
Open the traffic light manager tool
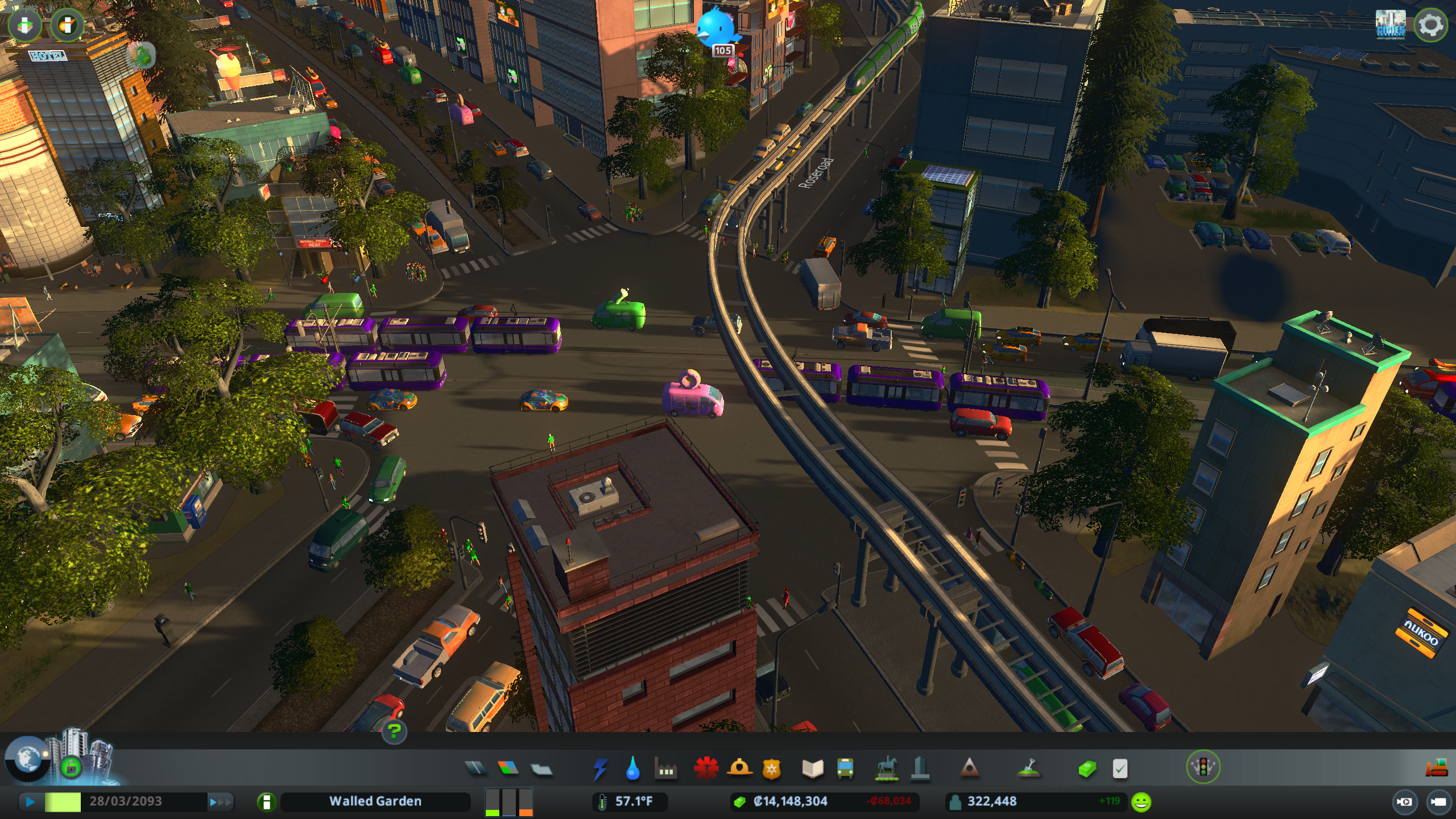click(x=1203, y=767)
